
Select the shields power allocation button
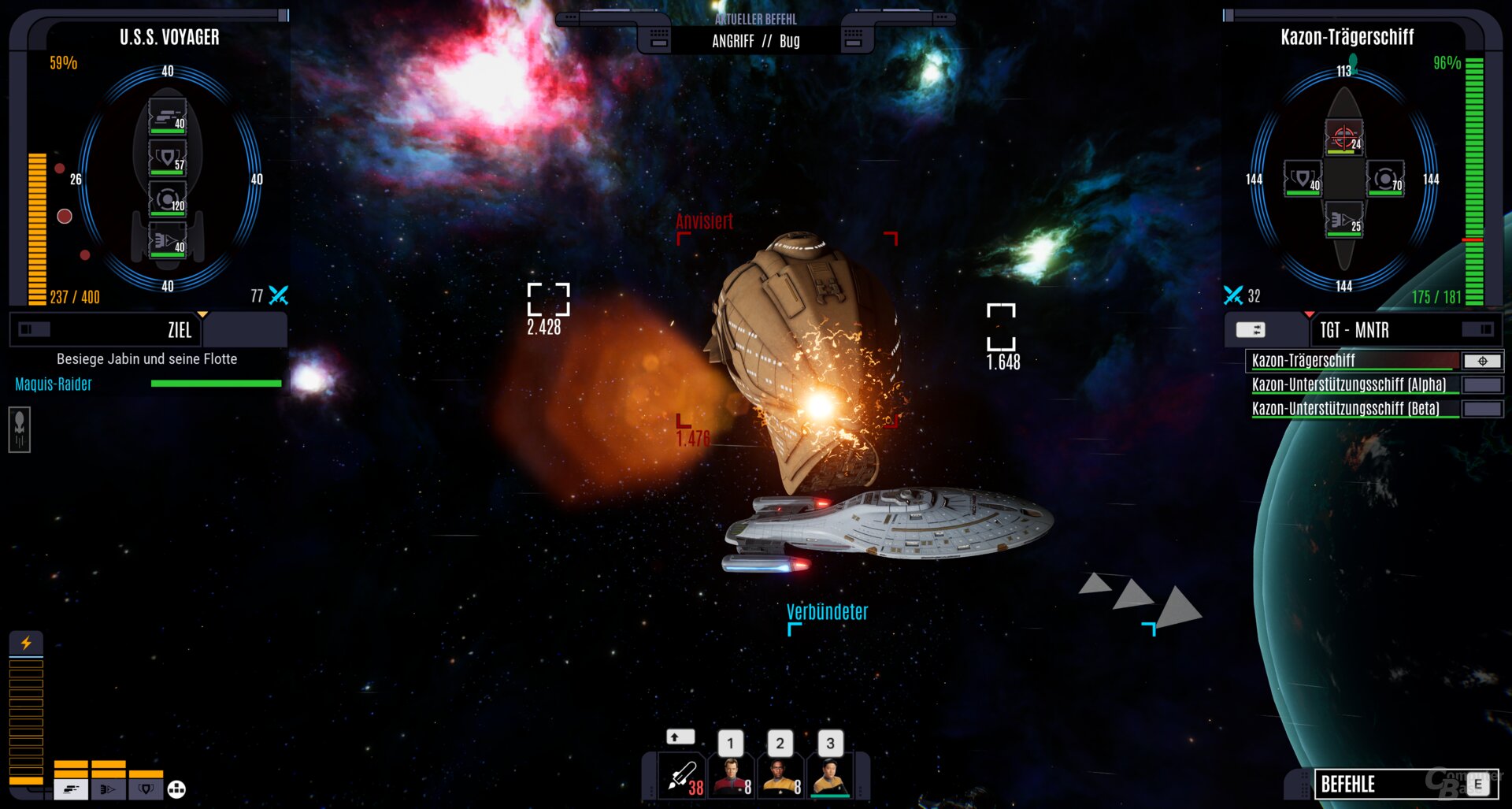(x=146, y=789)
